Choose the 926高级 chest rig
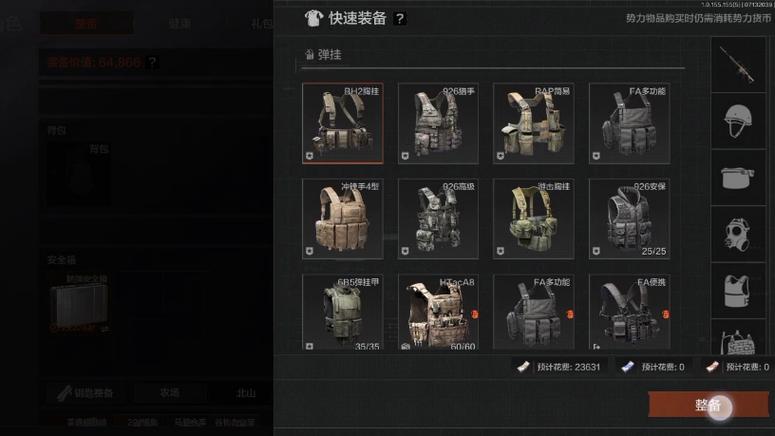Viewport: 775px width, 436px height. 438,219
